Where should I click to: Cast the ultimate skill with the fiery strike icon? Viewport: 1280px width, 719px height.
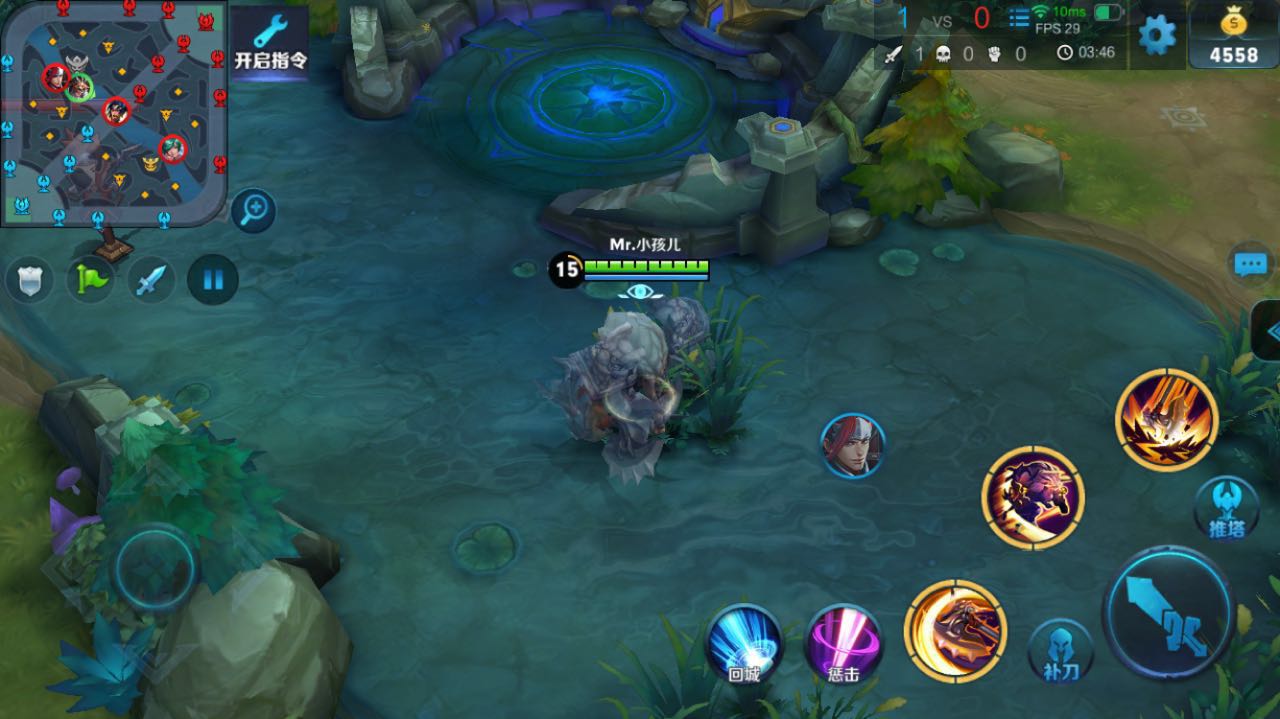[1166, 419]
